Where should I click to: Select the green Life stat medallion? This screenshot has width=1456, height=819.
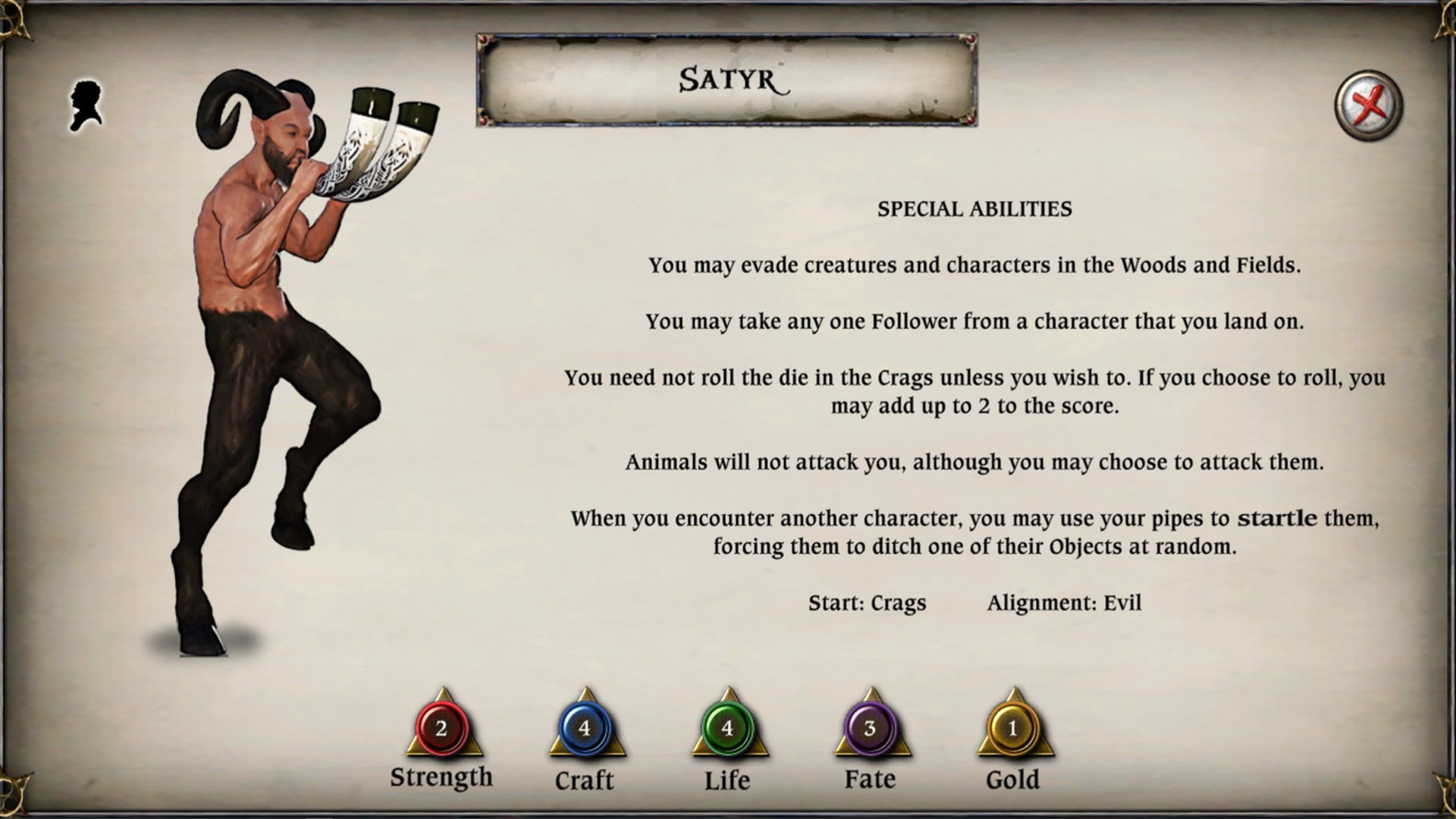click(x=727, y=730)
